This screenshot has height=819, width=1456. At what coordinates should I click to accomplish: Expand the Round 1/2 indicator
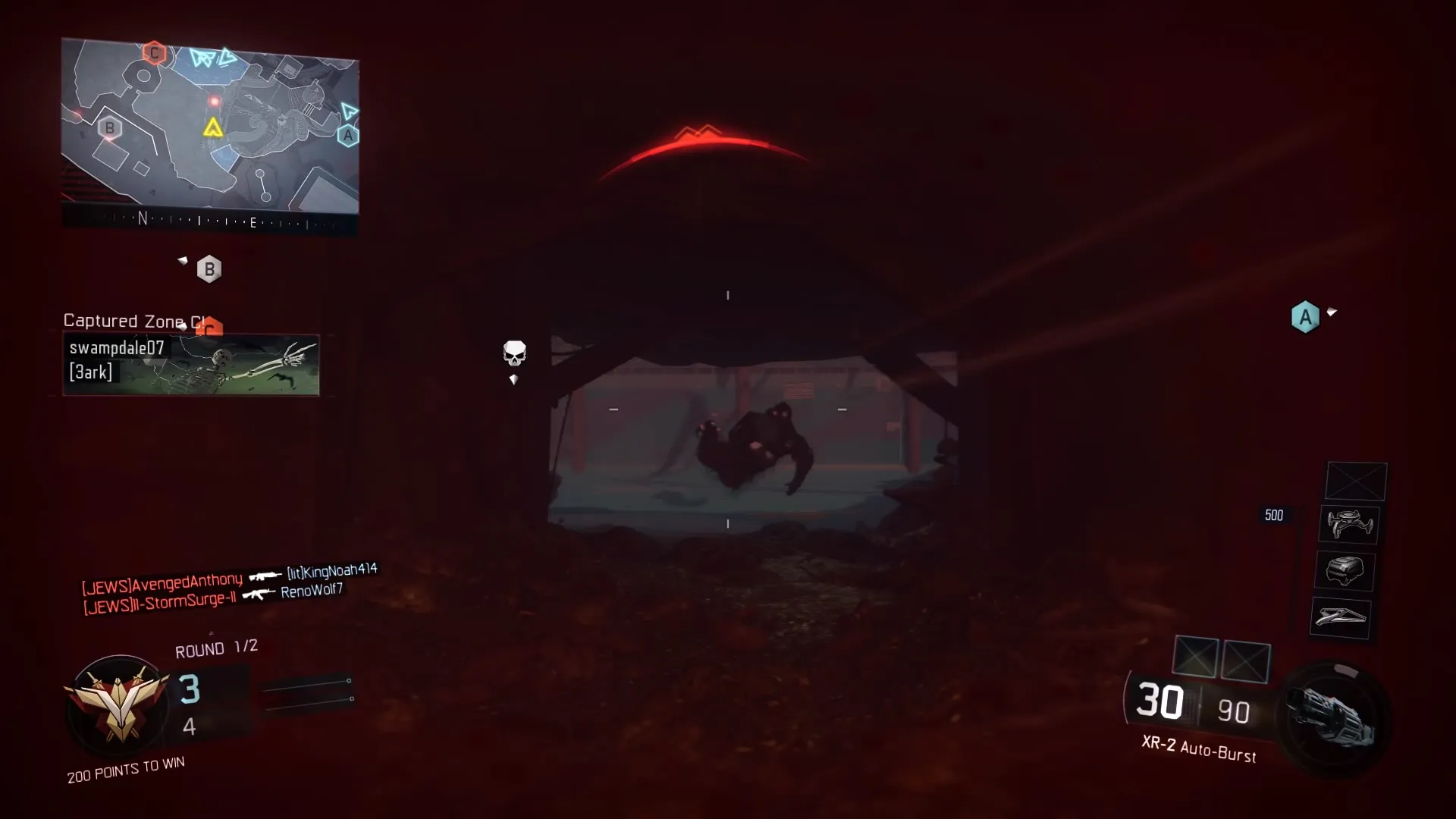[x=216, y=648]
